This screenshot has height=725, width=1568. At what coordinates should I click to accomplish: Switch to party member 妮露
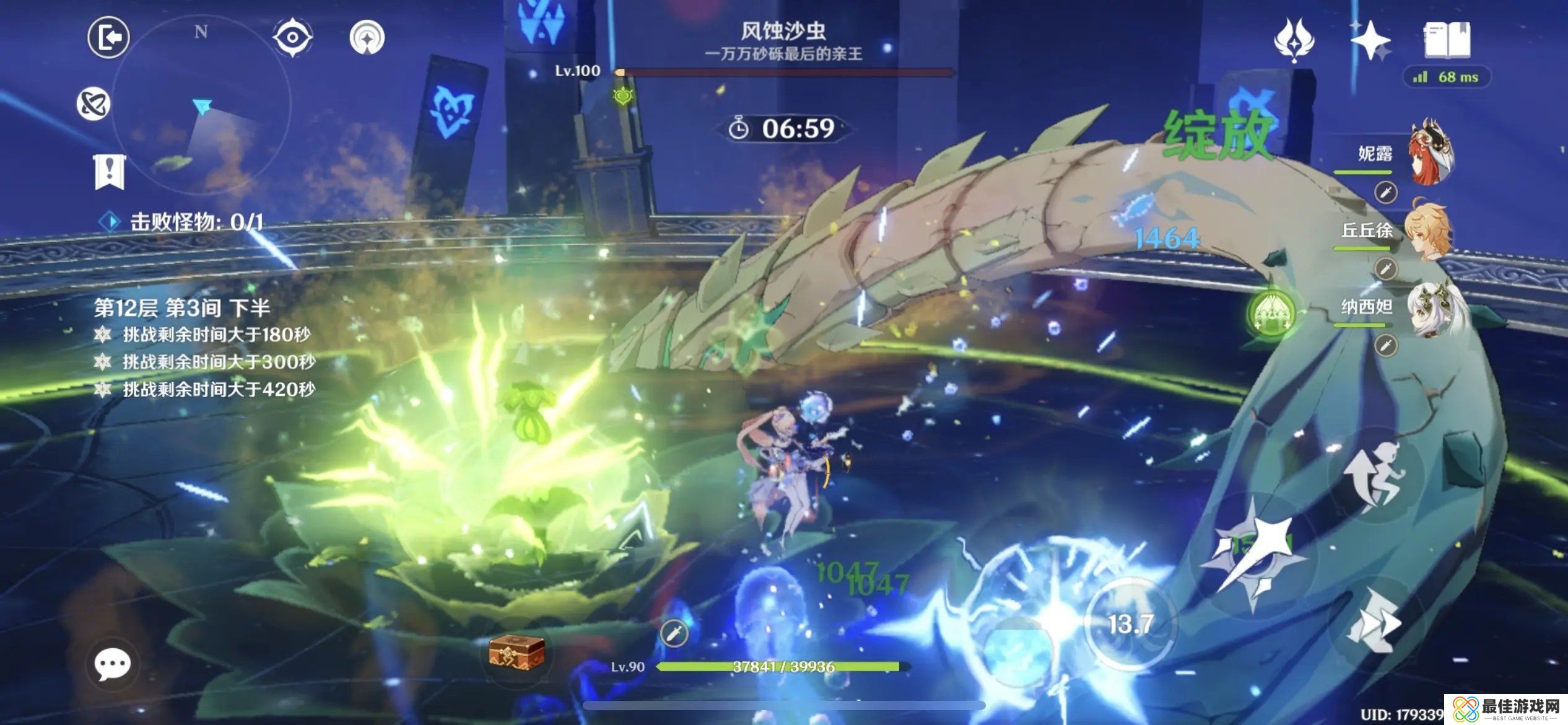[x=1431, y=153]
